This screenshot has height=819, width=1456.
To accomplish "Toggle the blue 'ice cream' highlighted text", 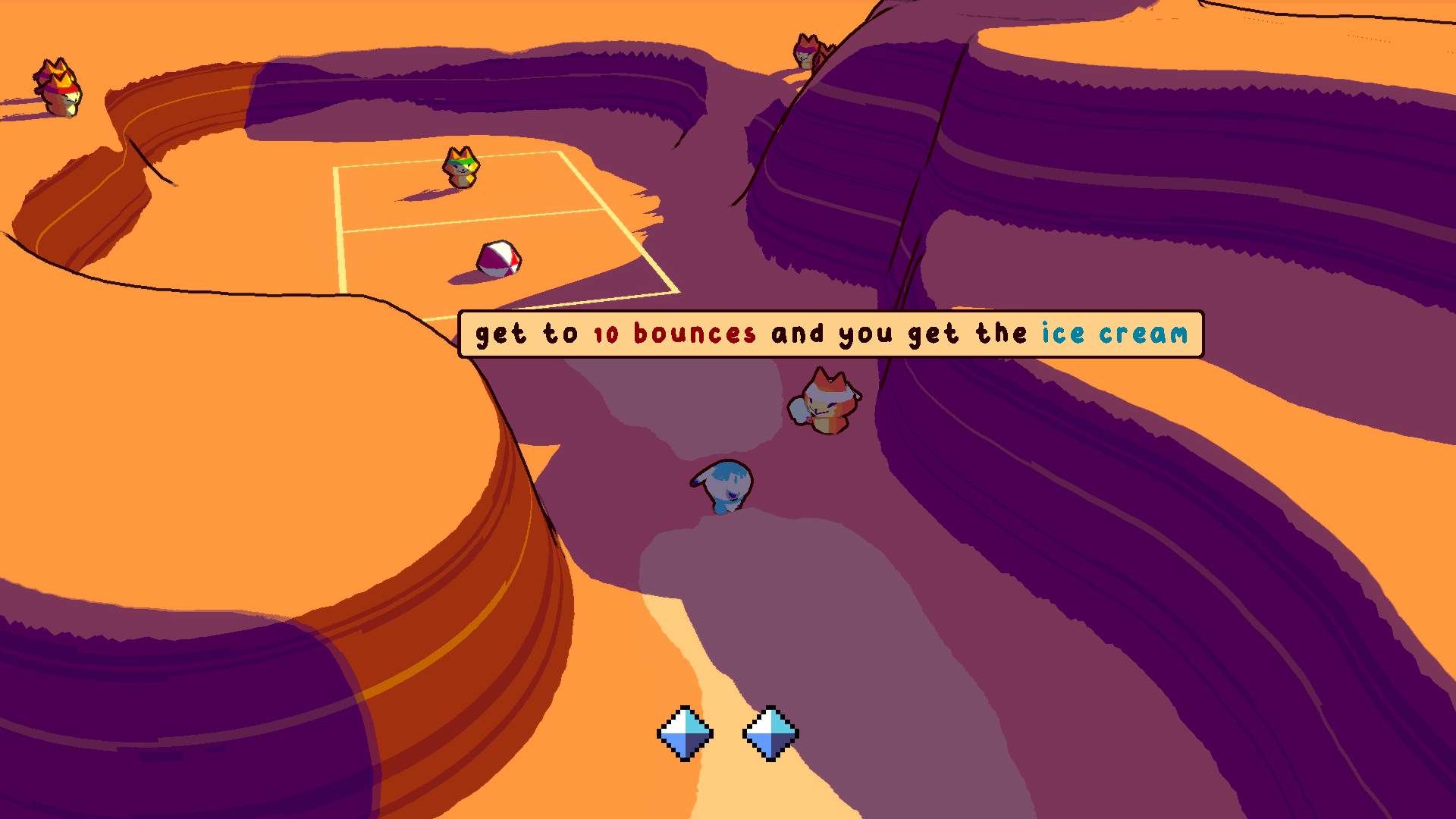I will (1113, 332).
